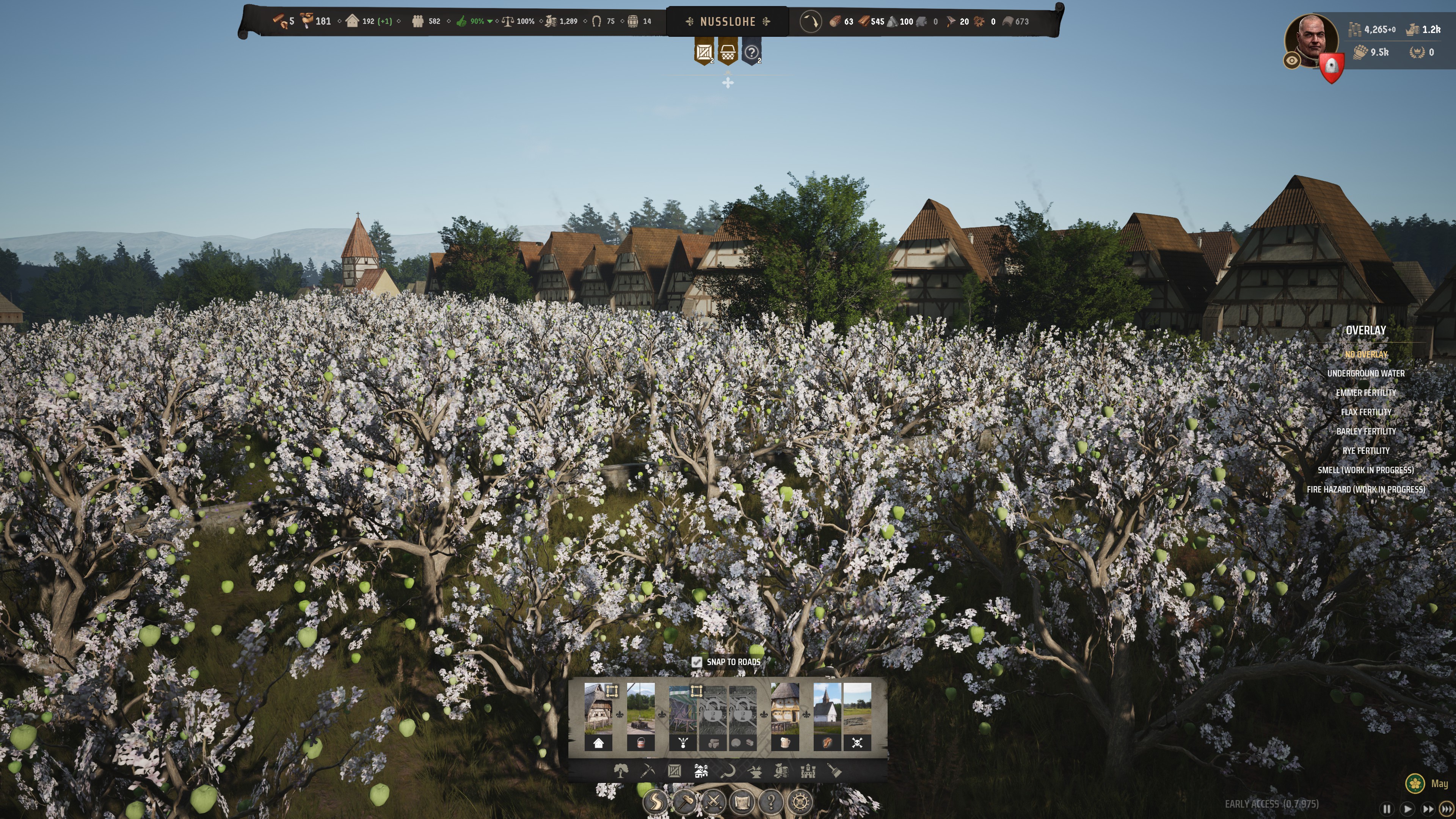Click the lord portrait eye icon
The width and height of the screenshot is (1456, 819).
pyautogui.click(x=1292, y=61)
